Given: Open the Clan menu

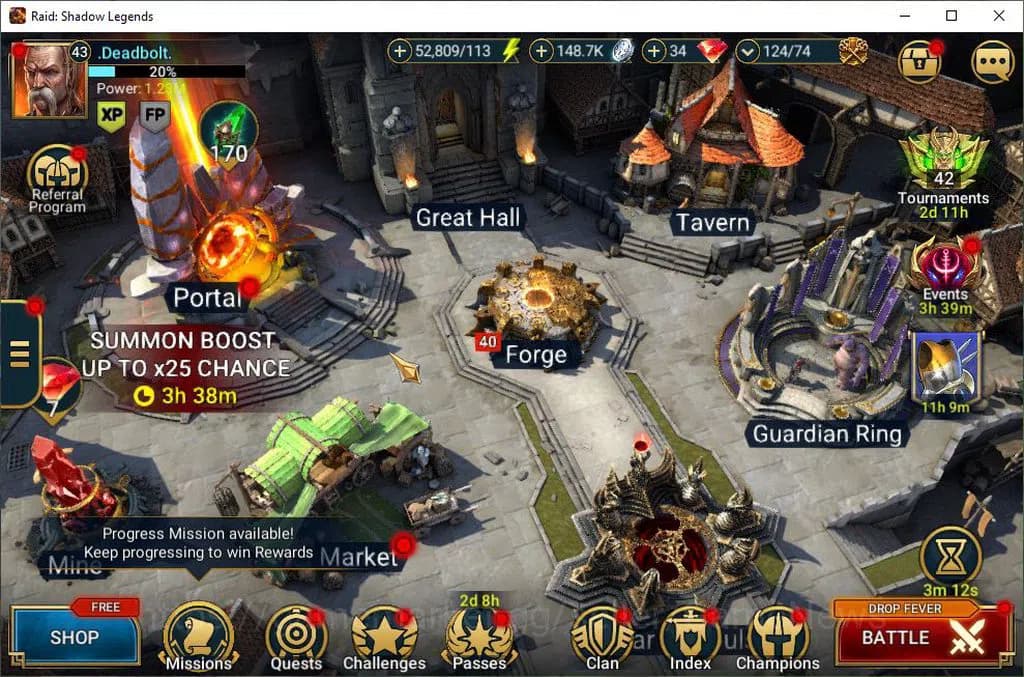Looking at the screenshot, I should click(x=602, y=636).
